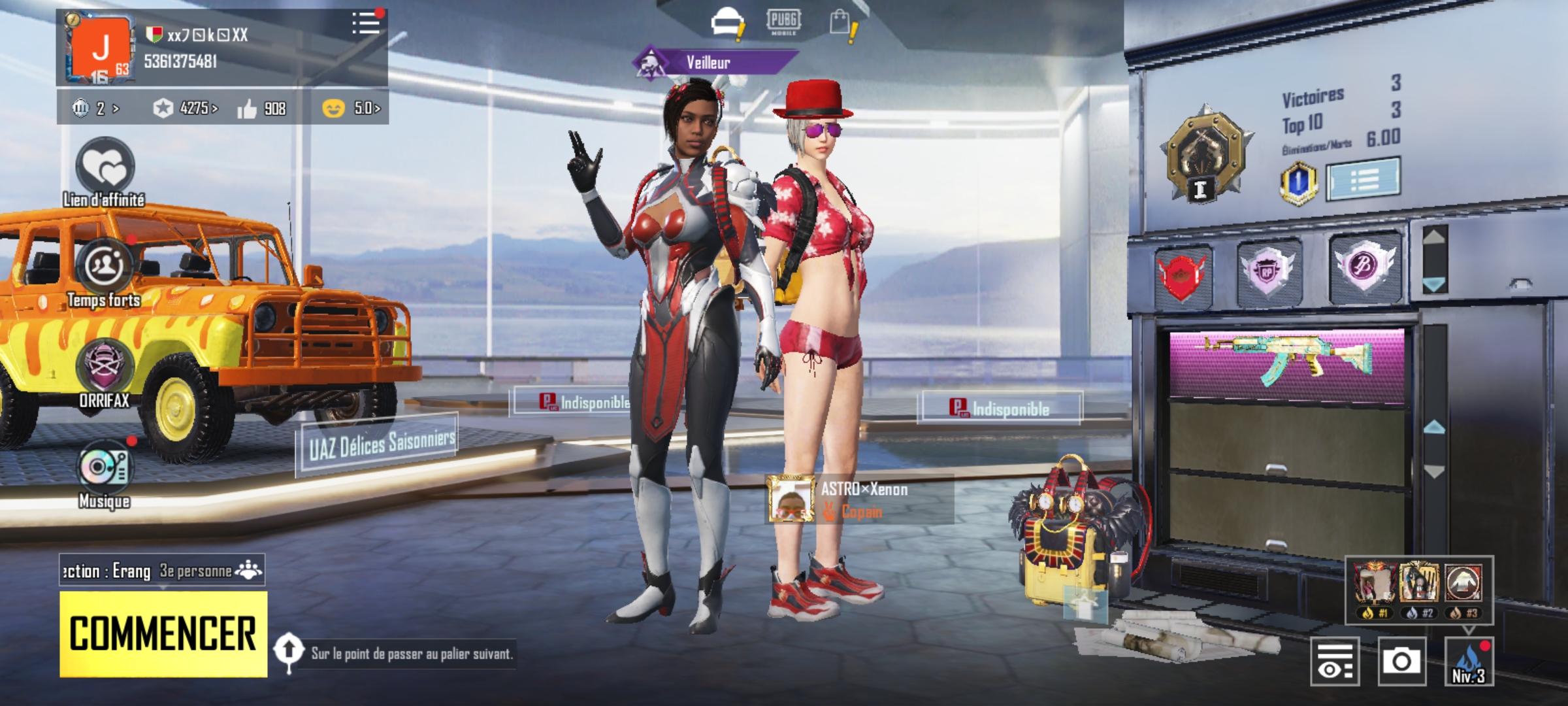This screenshot has height=706, width=1568.
Task: Select the AKM weapon skin display
Action: (1286, 363)
